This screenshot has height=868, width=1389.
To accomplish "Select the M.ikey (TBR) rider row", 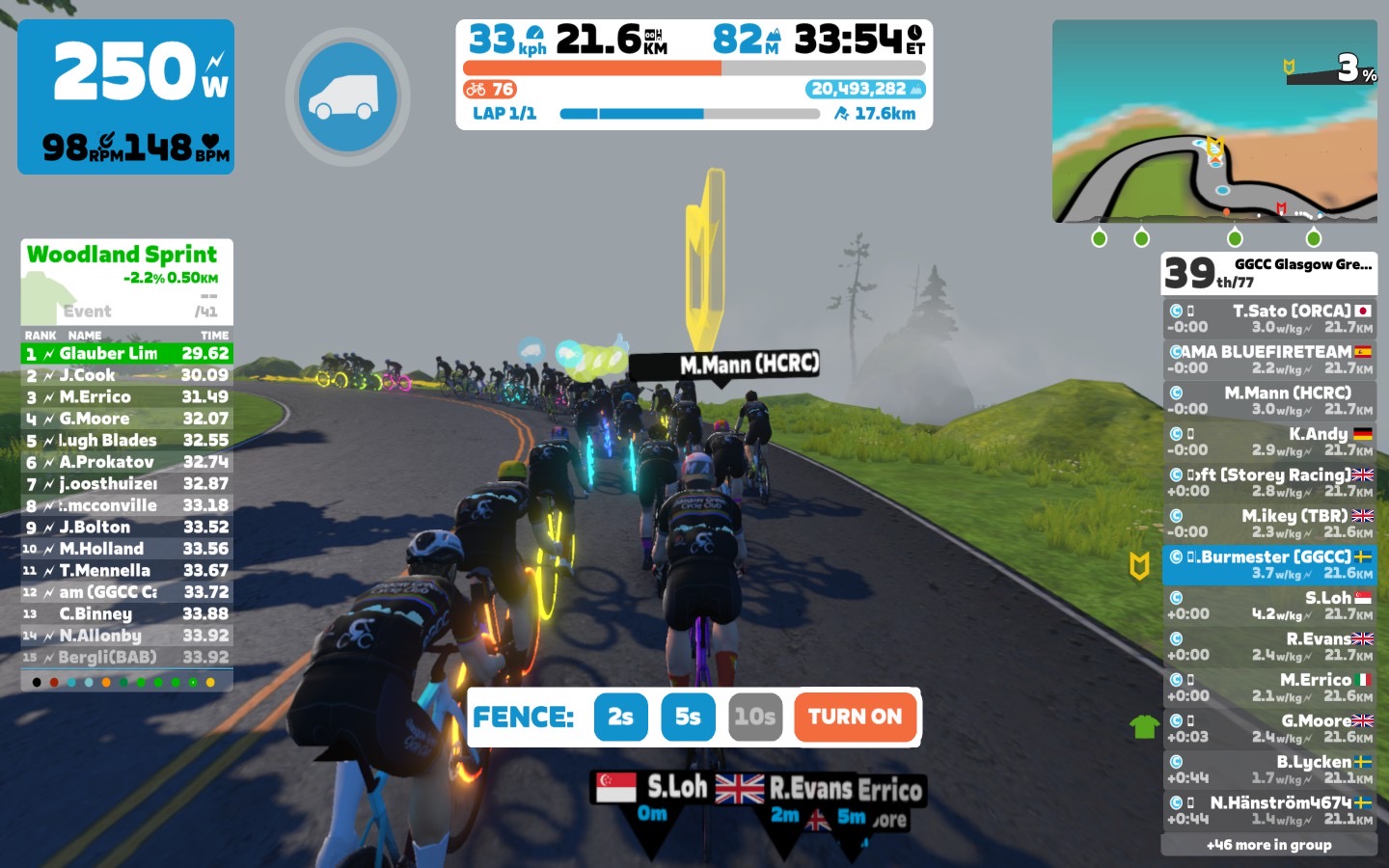I will pos(1268,524).
